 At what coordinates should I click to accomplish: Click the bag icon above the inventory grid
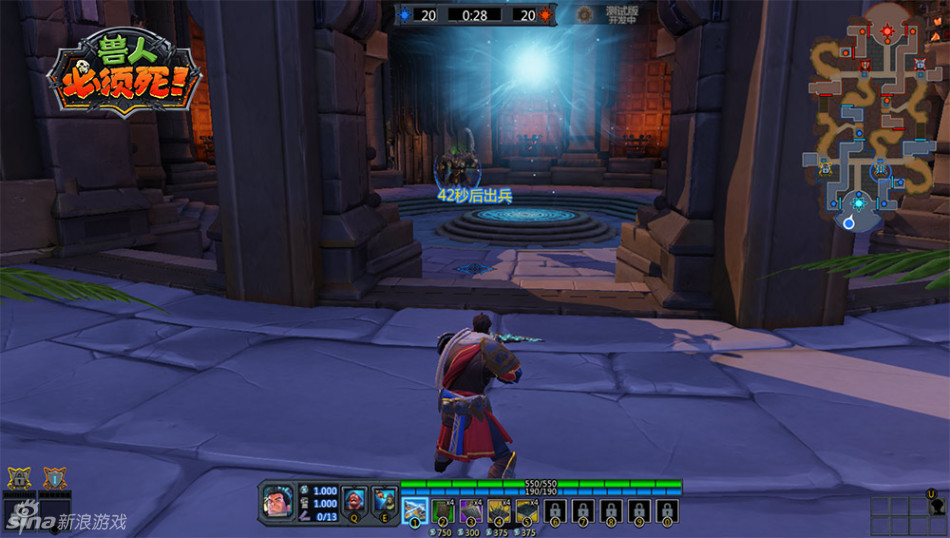click(936, 506)
